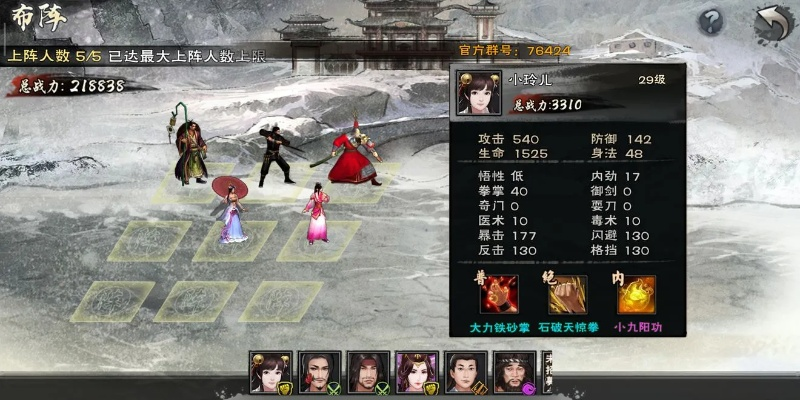Select the clean-shaven young man roster portrait
The height and width of the screenshot is (400, 800).
tap(466, 372)
